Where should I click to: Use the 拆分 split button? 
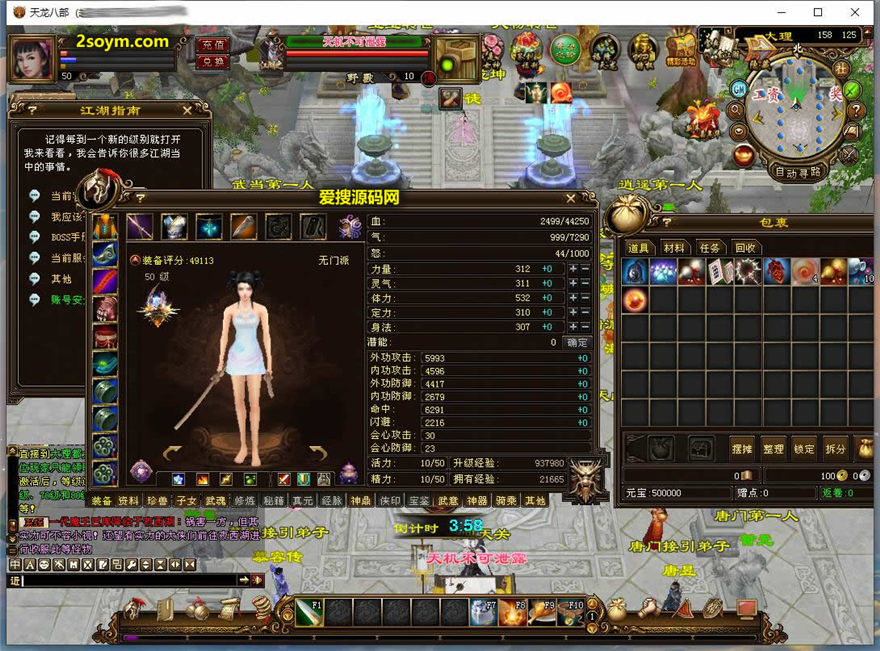(x=835, y=449)
